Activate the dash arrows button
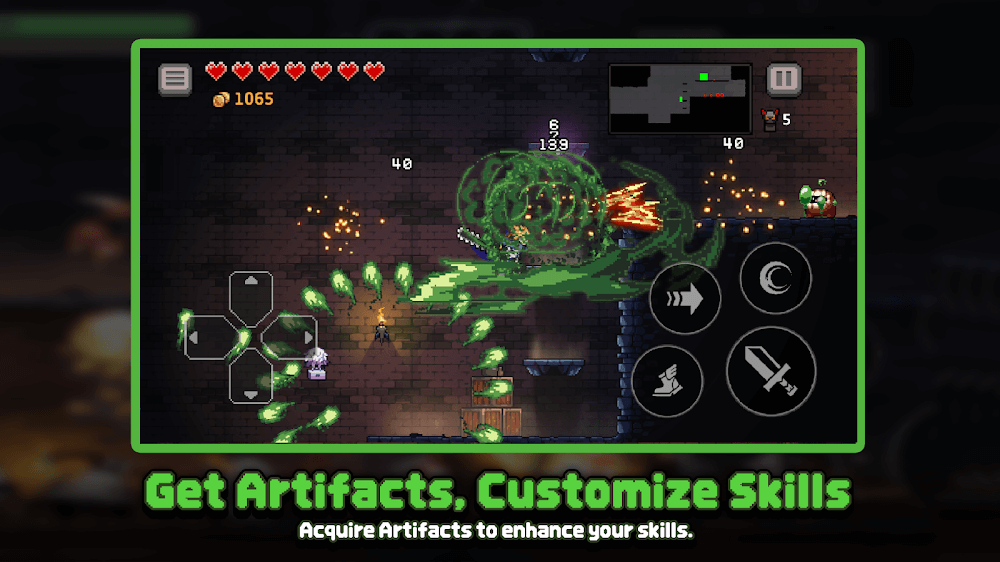This screenshot has height=562, width=1000. (685, 299)
